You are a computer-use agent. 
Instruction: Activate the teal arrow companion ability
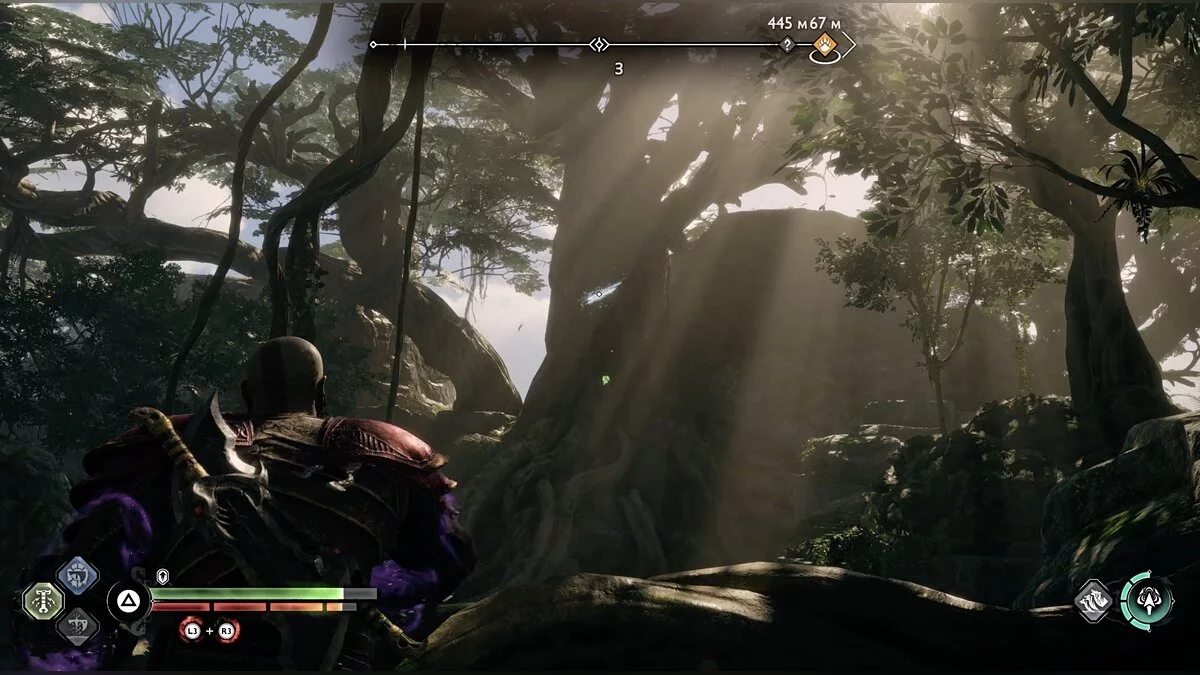[1147, 600]
